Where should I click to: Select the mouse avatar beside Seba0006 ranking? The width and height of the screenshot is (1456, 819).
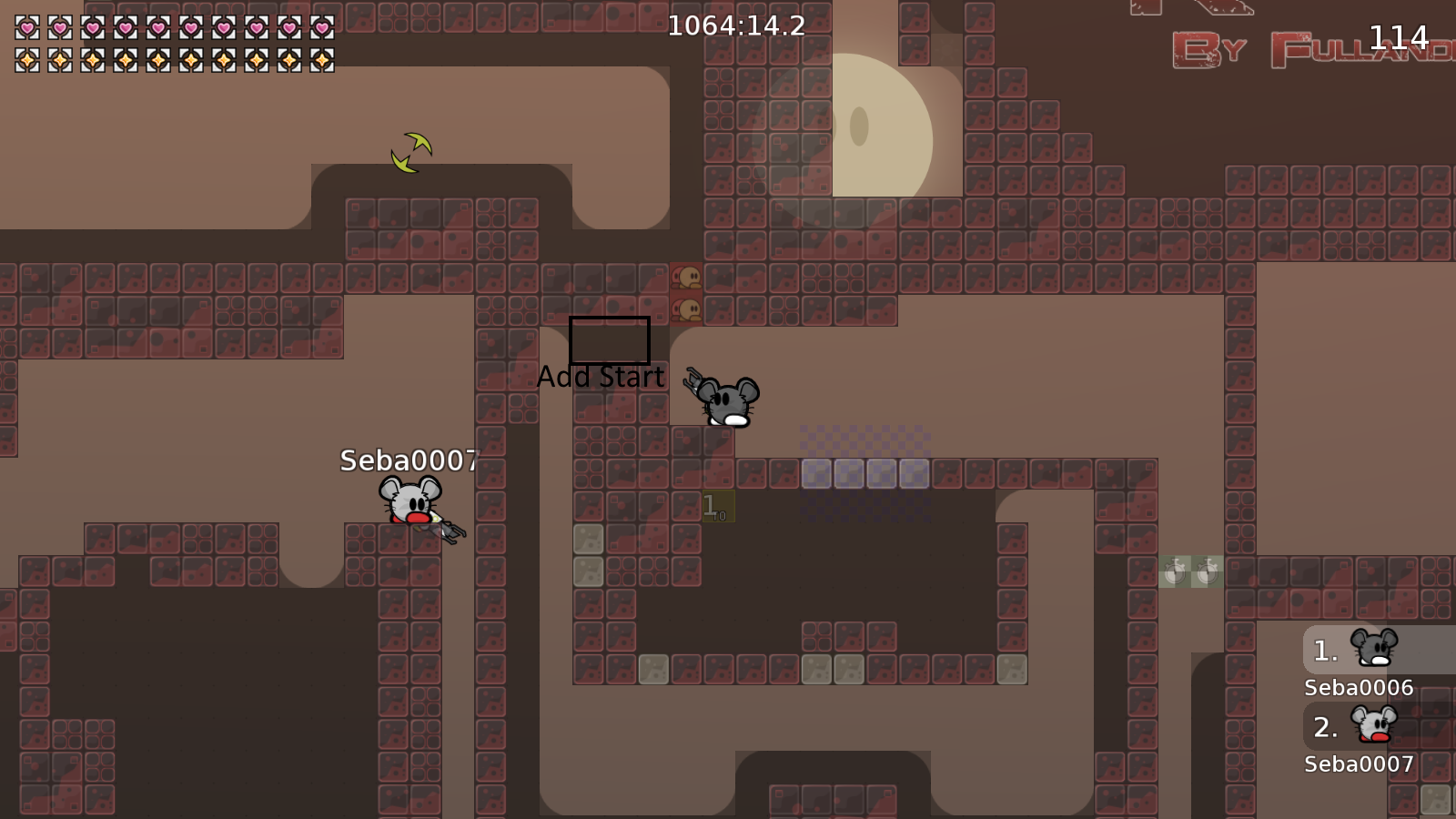(1376, 648)
